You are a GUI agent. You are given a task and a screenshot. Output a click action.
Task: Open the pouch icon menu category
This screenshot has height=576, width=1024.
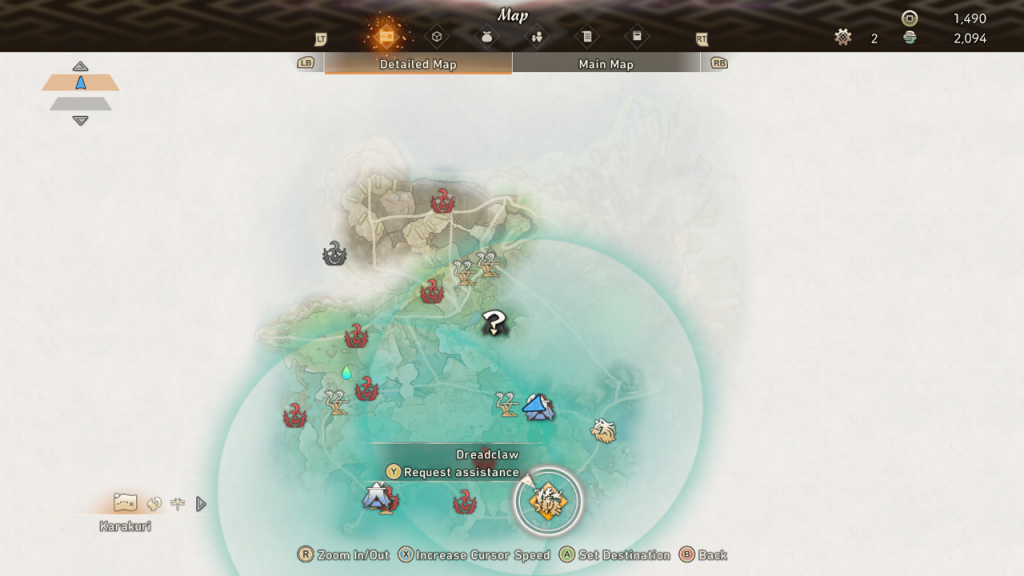click(487, 37)
